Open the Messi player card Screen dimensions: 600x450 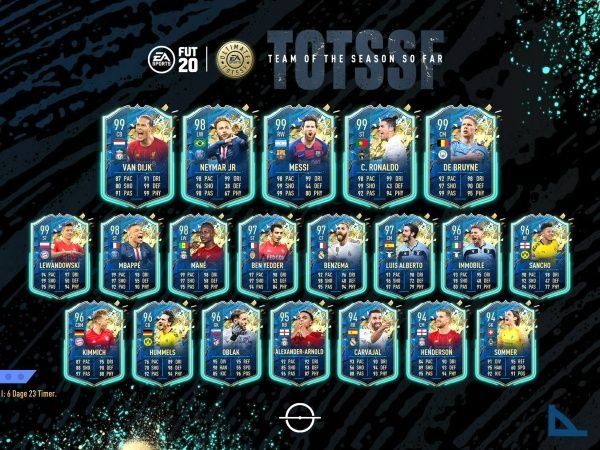[x=300, y=157]
